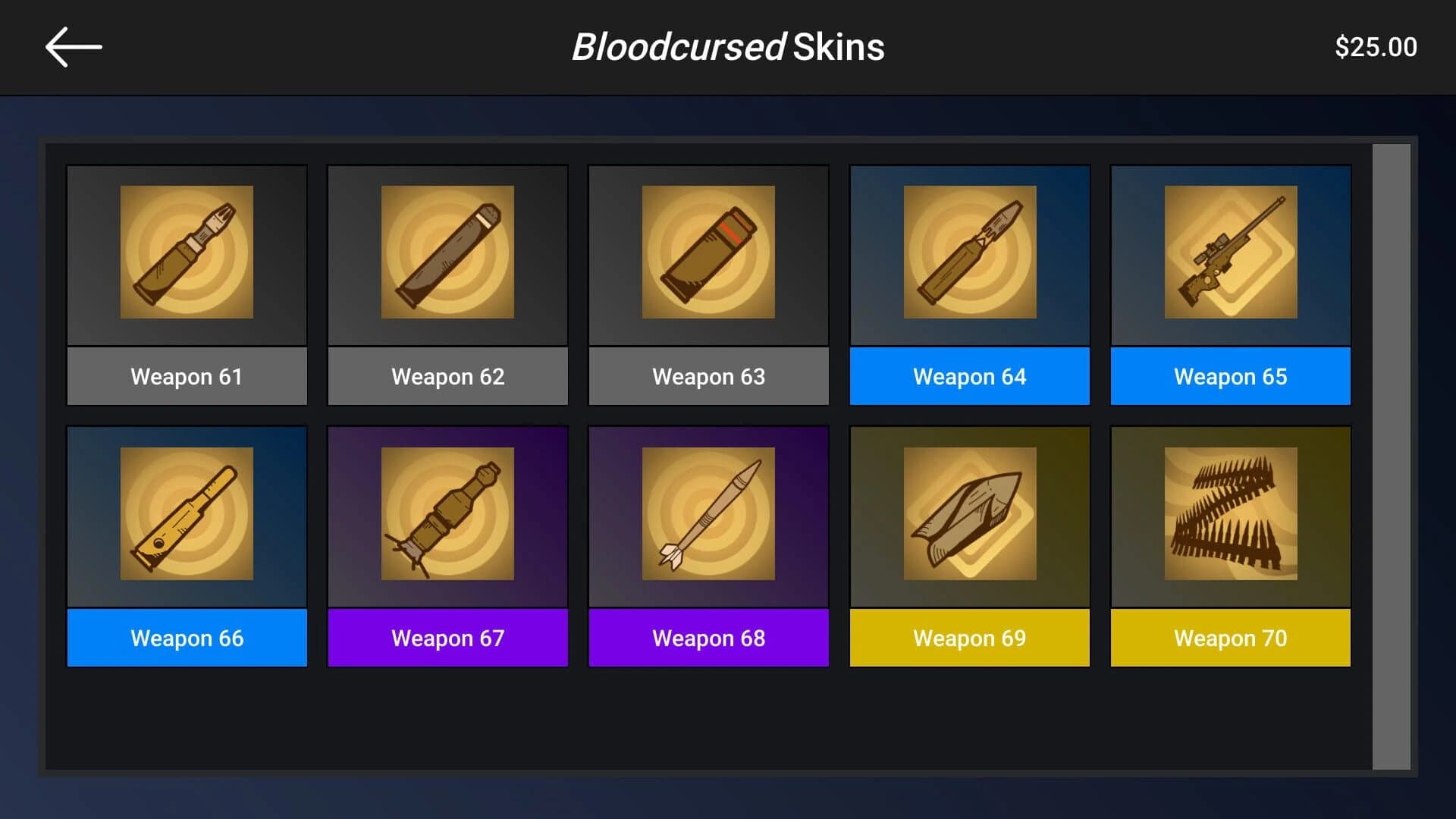Select the Weapon 61 label bar

click(x=187, y=376)
